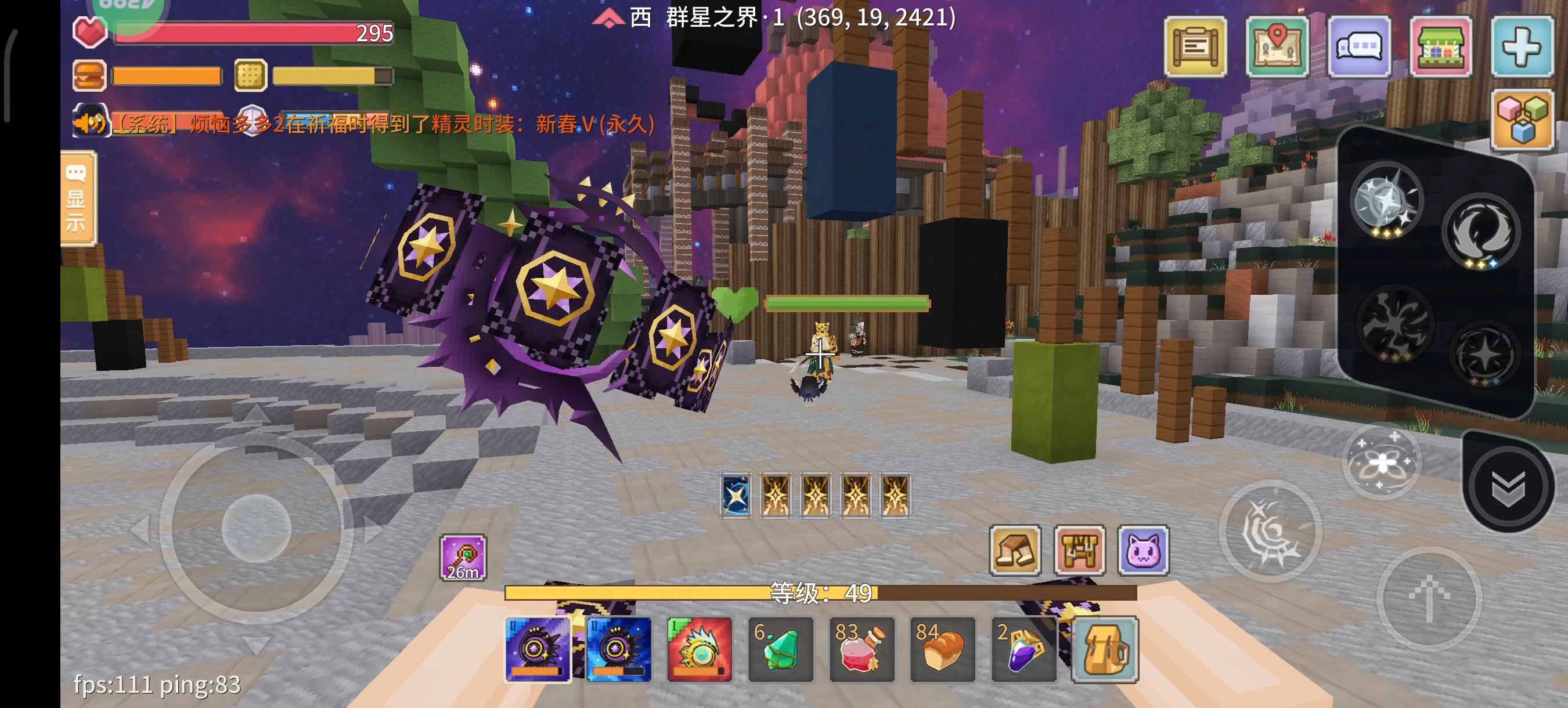Viewport: 1568px width, 708px height.
Task: Open the colored cubes menu
Action: 1522,120
